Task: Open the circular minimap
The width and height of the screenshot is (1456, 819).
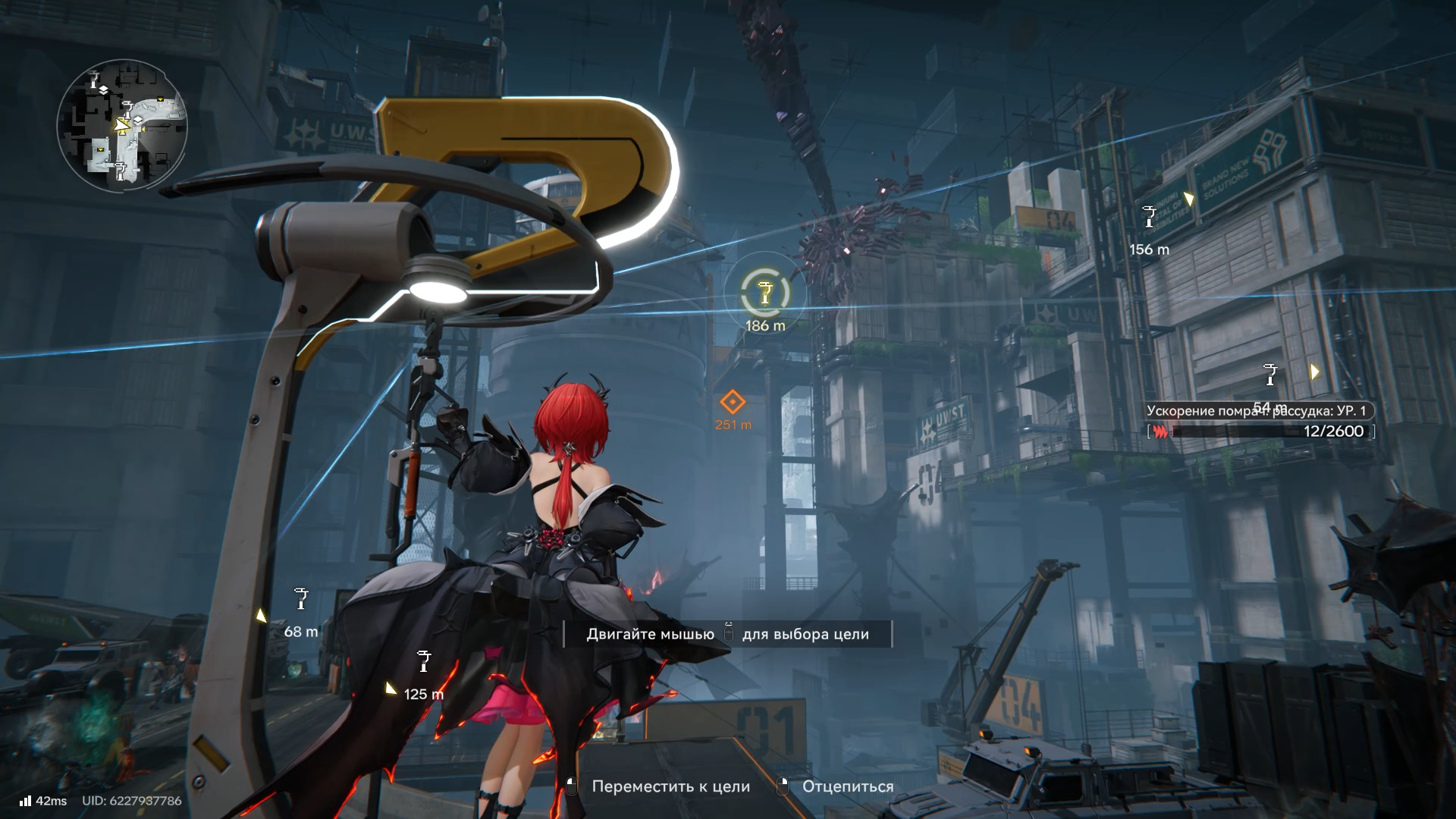Action: [x=122, y=126]
